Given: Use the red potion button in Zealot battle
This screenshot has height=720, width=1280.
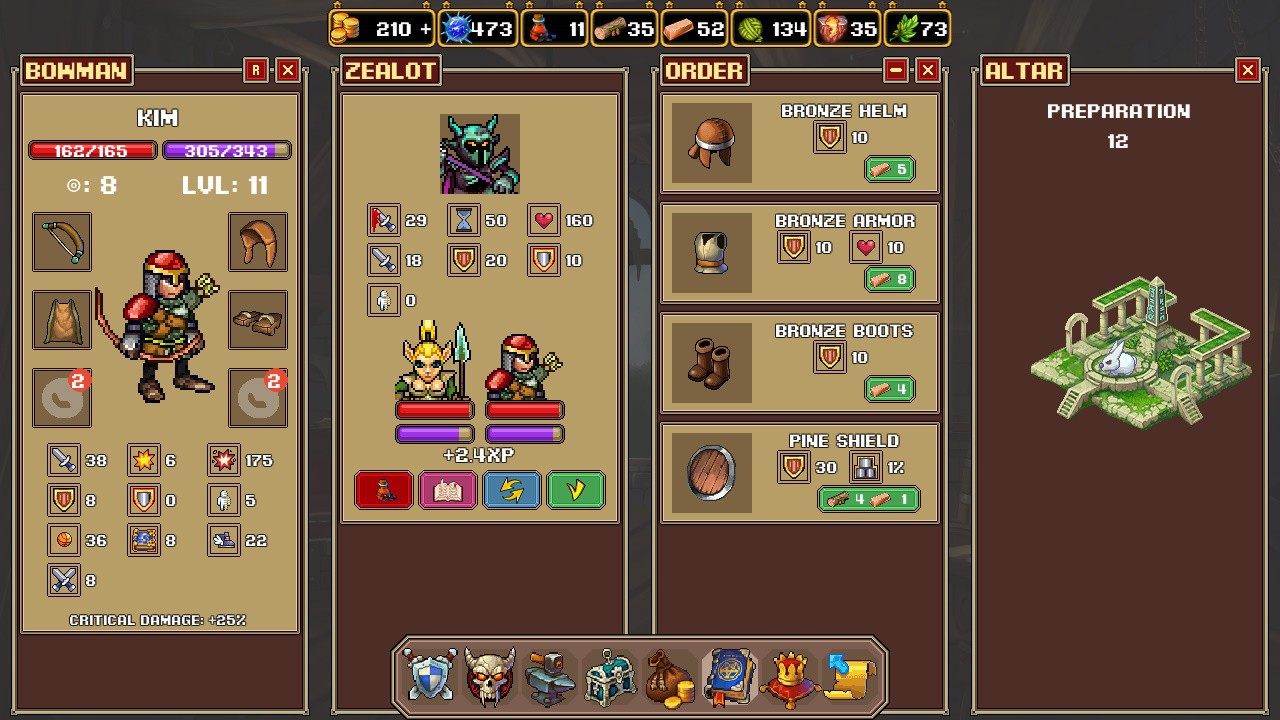Looking at the screenshot, I should click(384, 490).
